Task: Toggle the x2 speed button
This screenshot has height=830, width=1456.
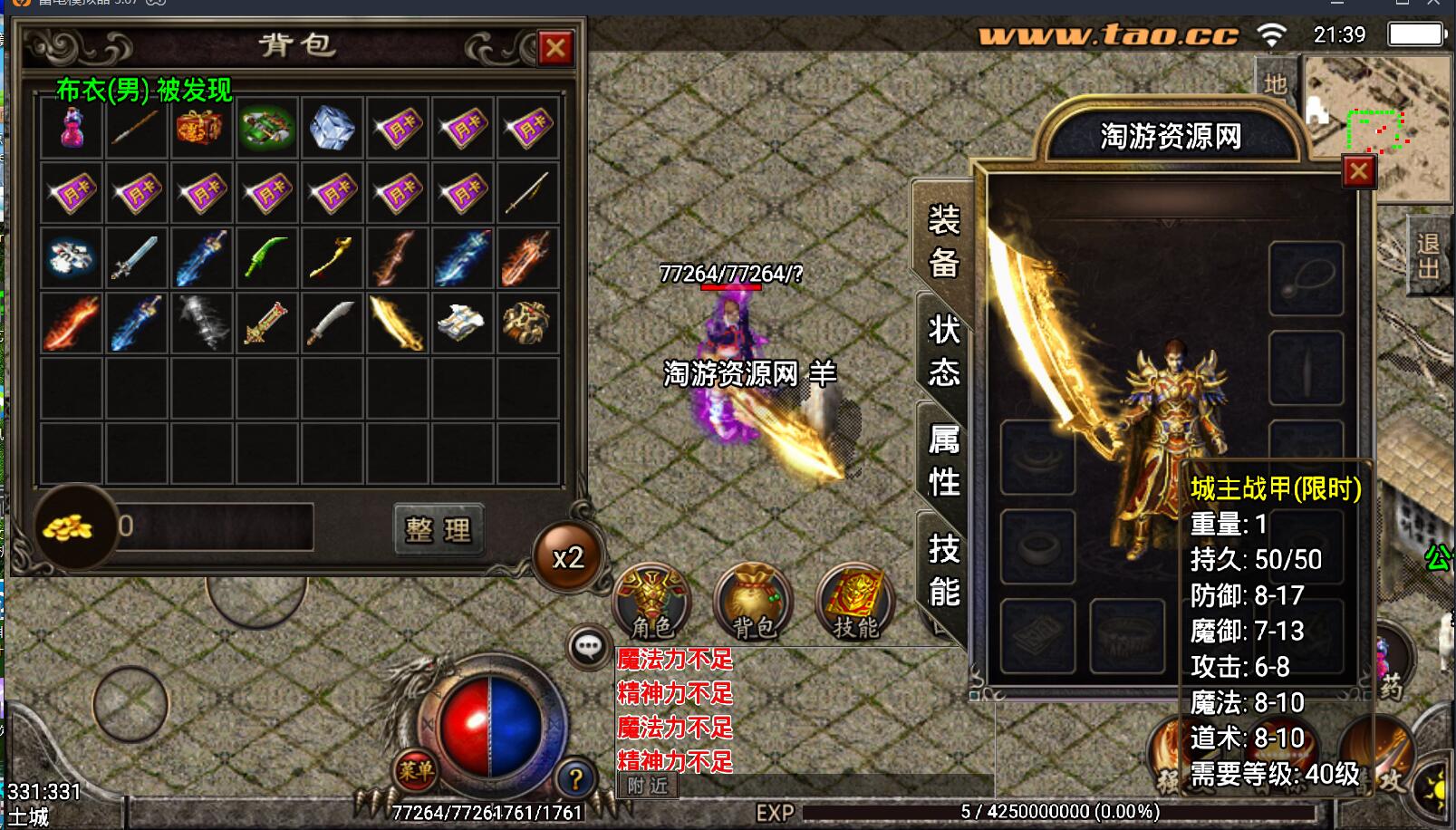Action: pos(568,557)
